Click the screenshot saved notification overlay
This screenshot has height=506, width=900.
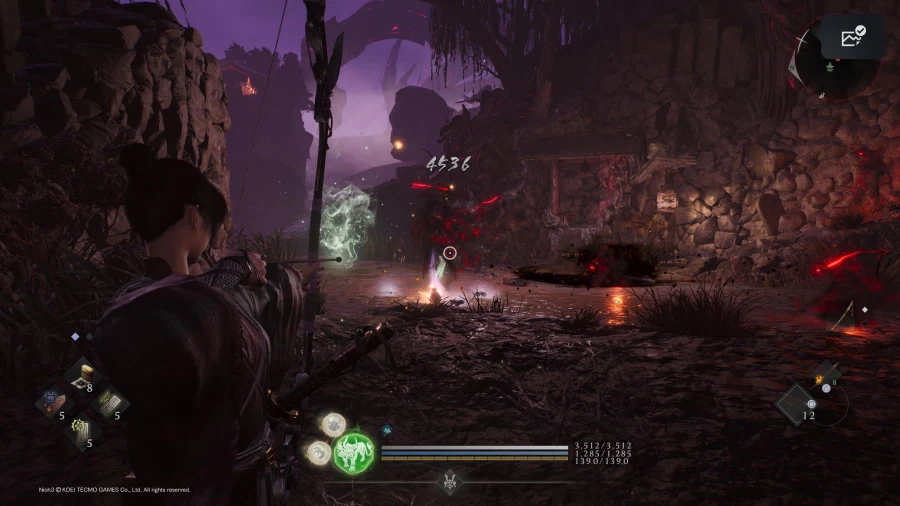852,38
